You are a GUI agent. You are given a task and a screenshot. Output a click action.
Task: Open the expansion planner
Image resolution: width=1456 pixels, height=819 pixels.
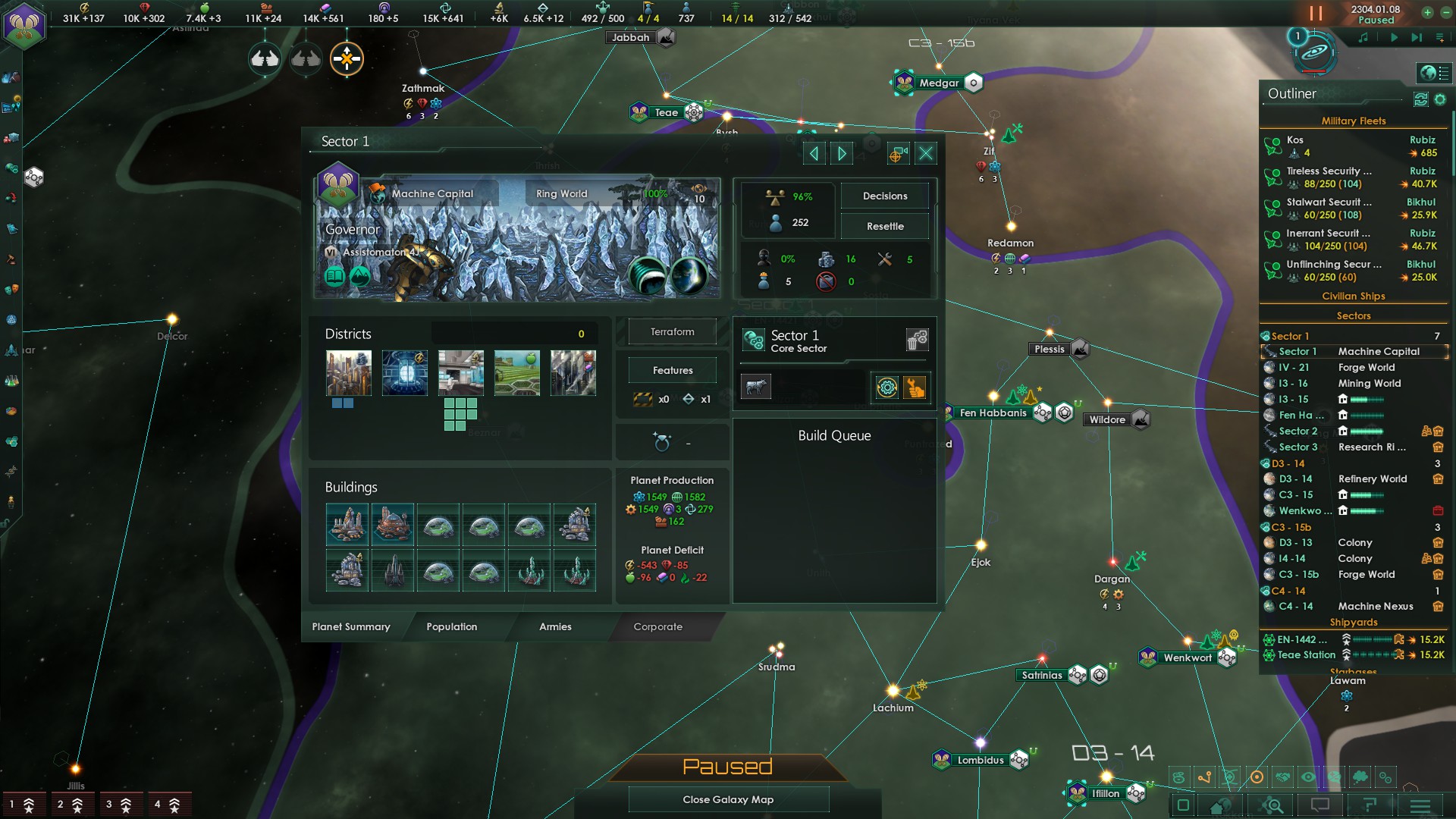tap(1270, 805)
